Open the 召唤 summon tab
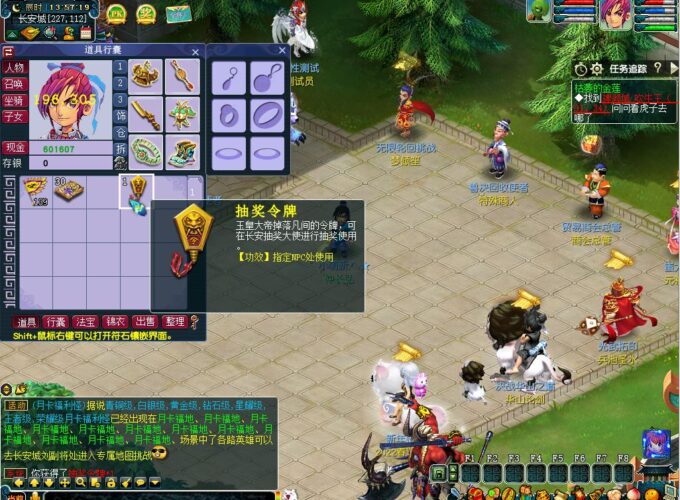Image resolution: width=680 pixels, height=500 pixels. tap(14, 84)
